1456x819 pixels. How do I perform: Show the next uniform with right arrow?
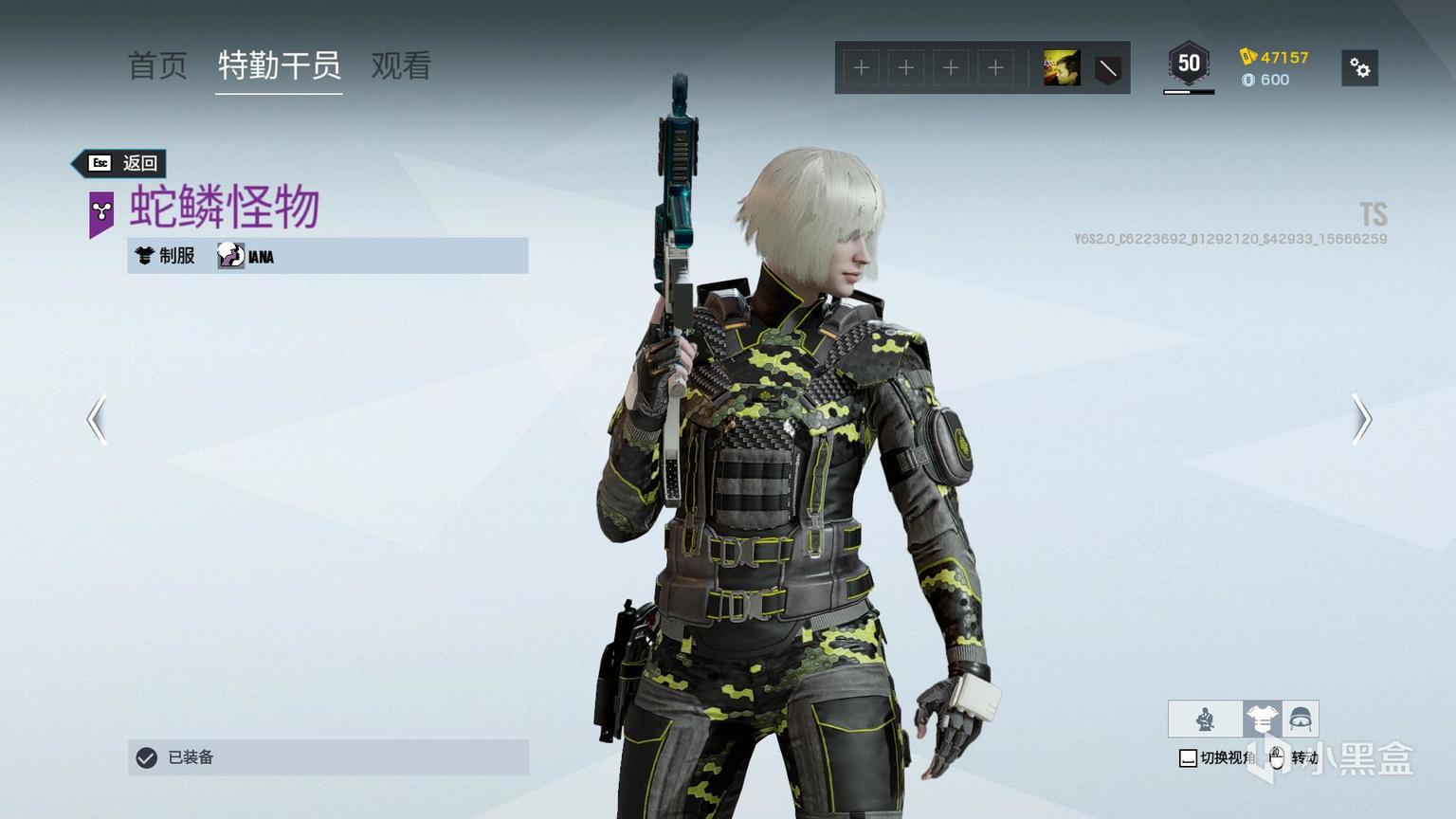[1361, 419]
